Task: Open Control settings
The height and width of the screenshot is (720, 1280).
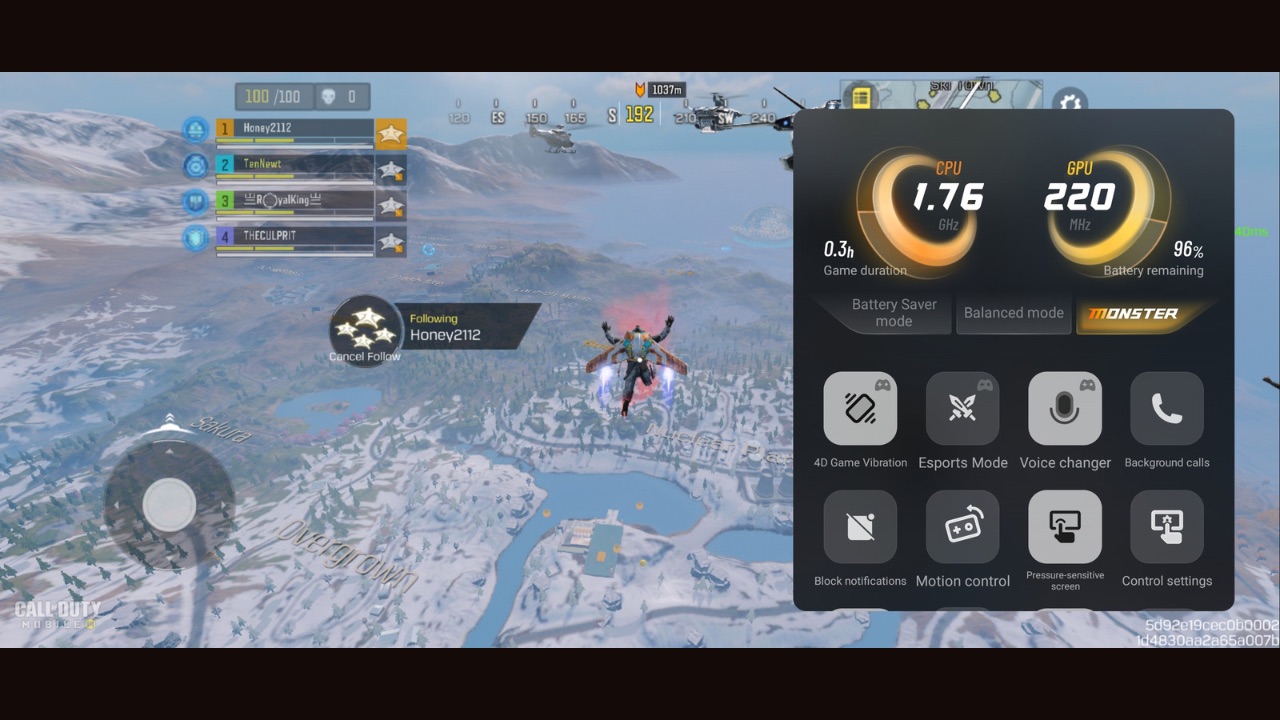Action: [1167, 527]
